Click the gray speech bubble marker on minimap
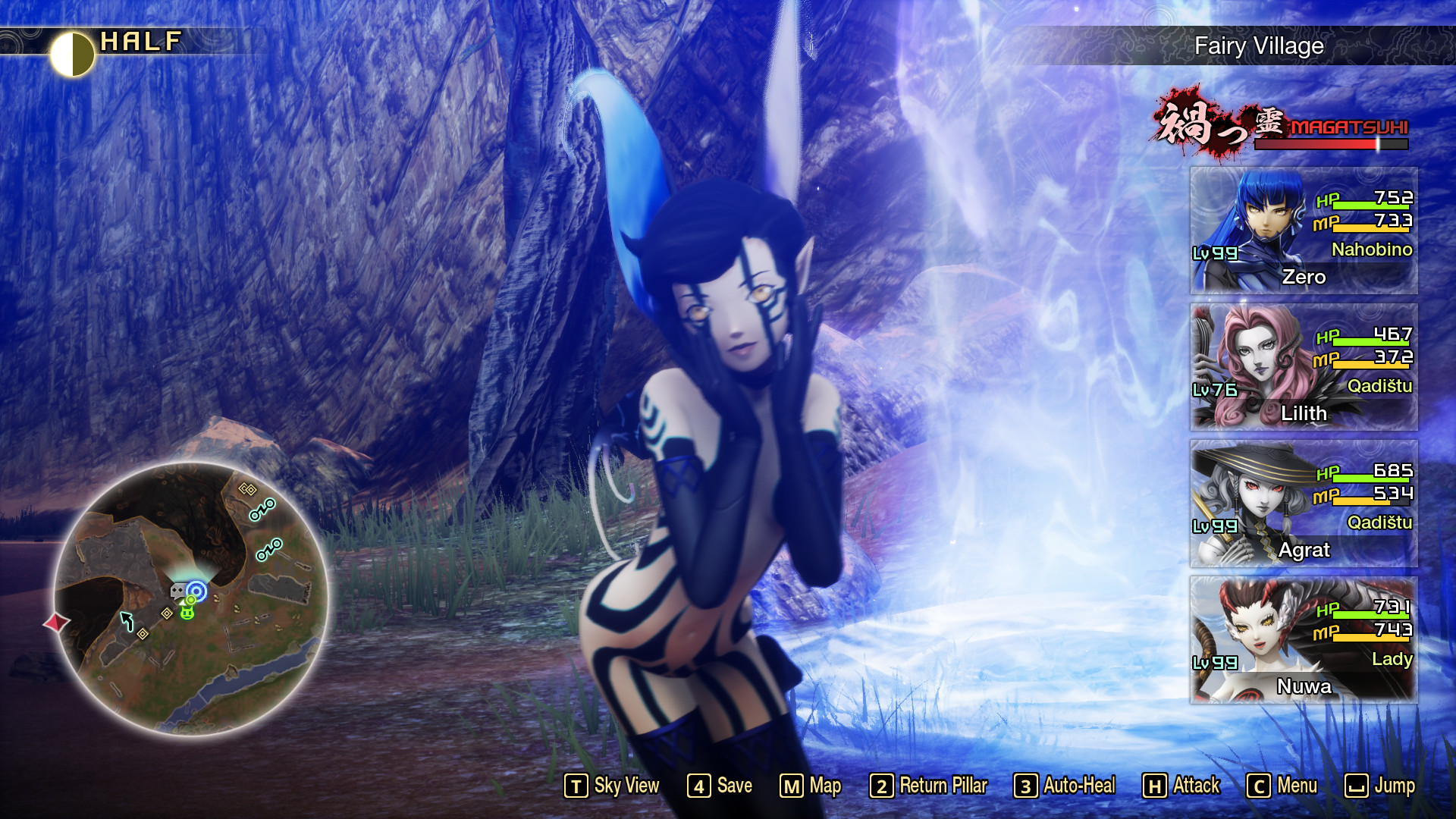This screenshot has height=819, width=1456. point(177,590)
